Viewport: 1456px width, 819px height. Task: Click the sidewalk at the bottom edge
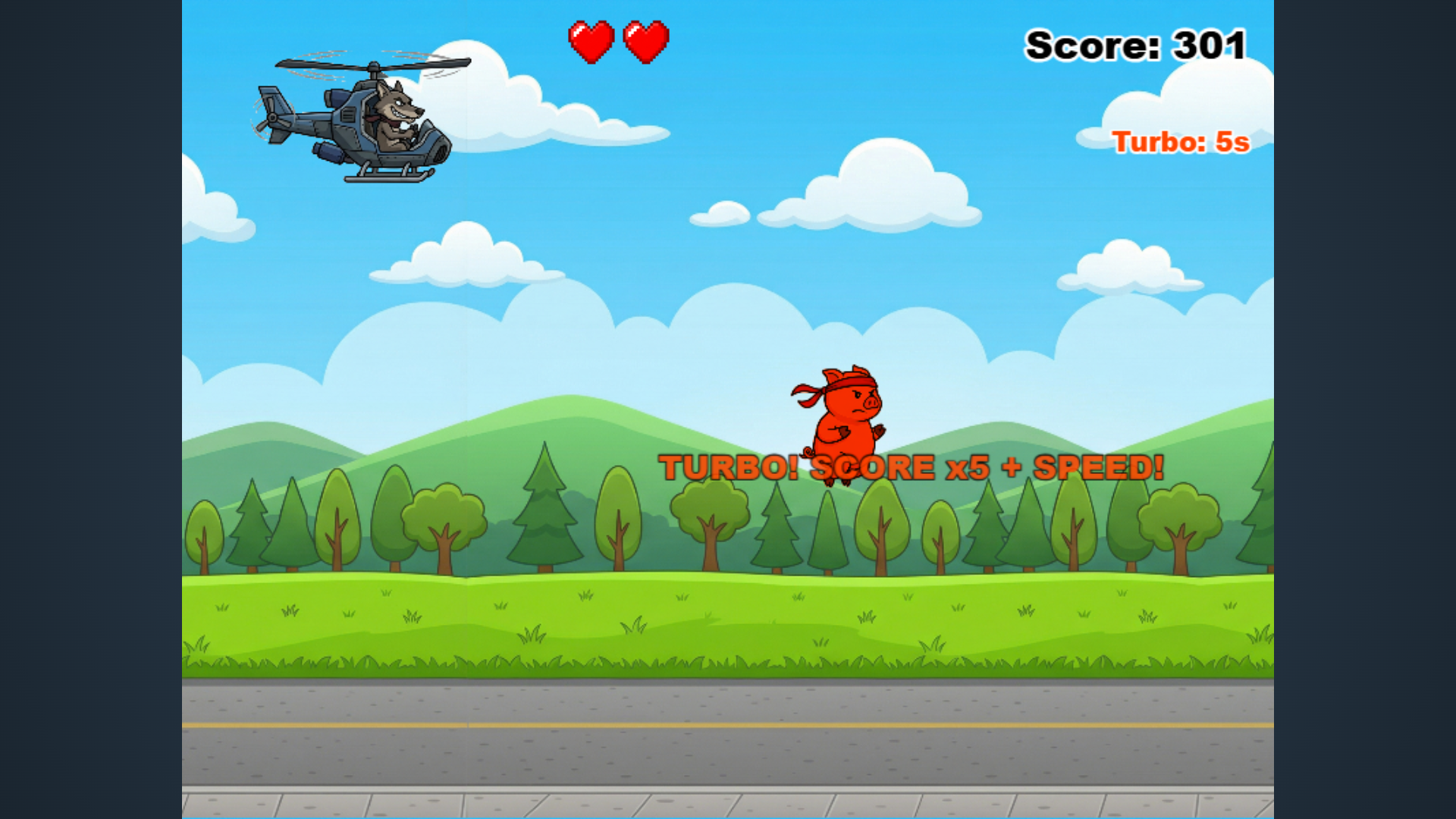(x=728, y=804)
